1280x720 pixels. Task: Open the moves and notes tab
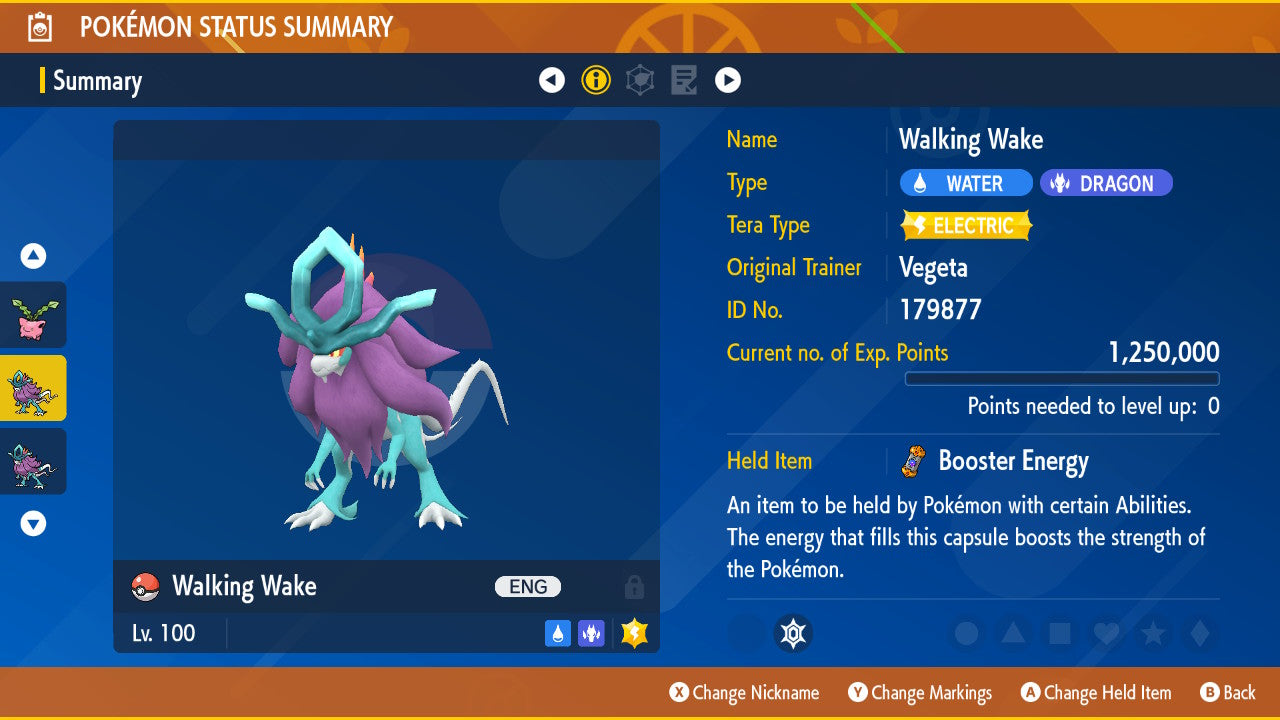point(684,80)
